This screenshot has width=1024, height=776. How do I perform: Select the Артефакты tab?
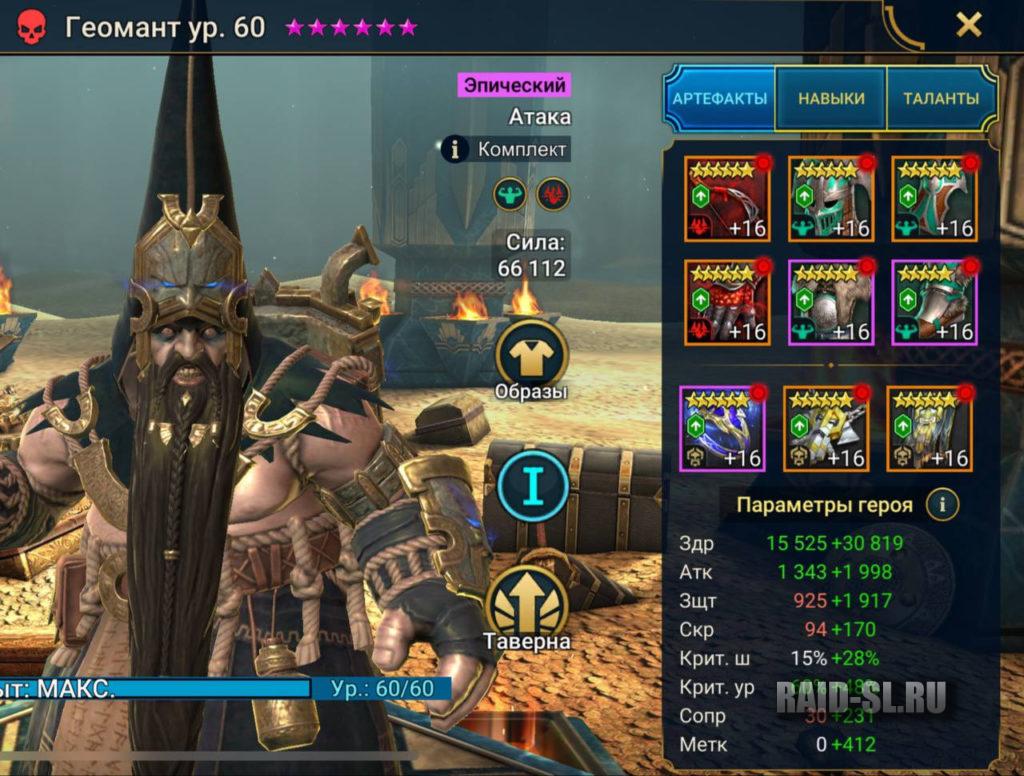tap(719, 99)
